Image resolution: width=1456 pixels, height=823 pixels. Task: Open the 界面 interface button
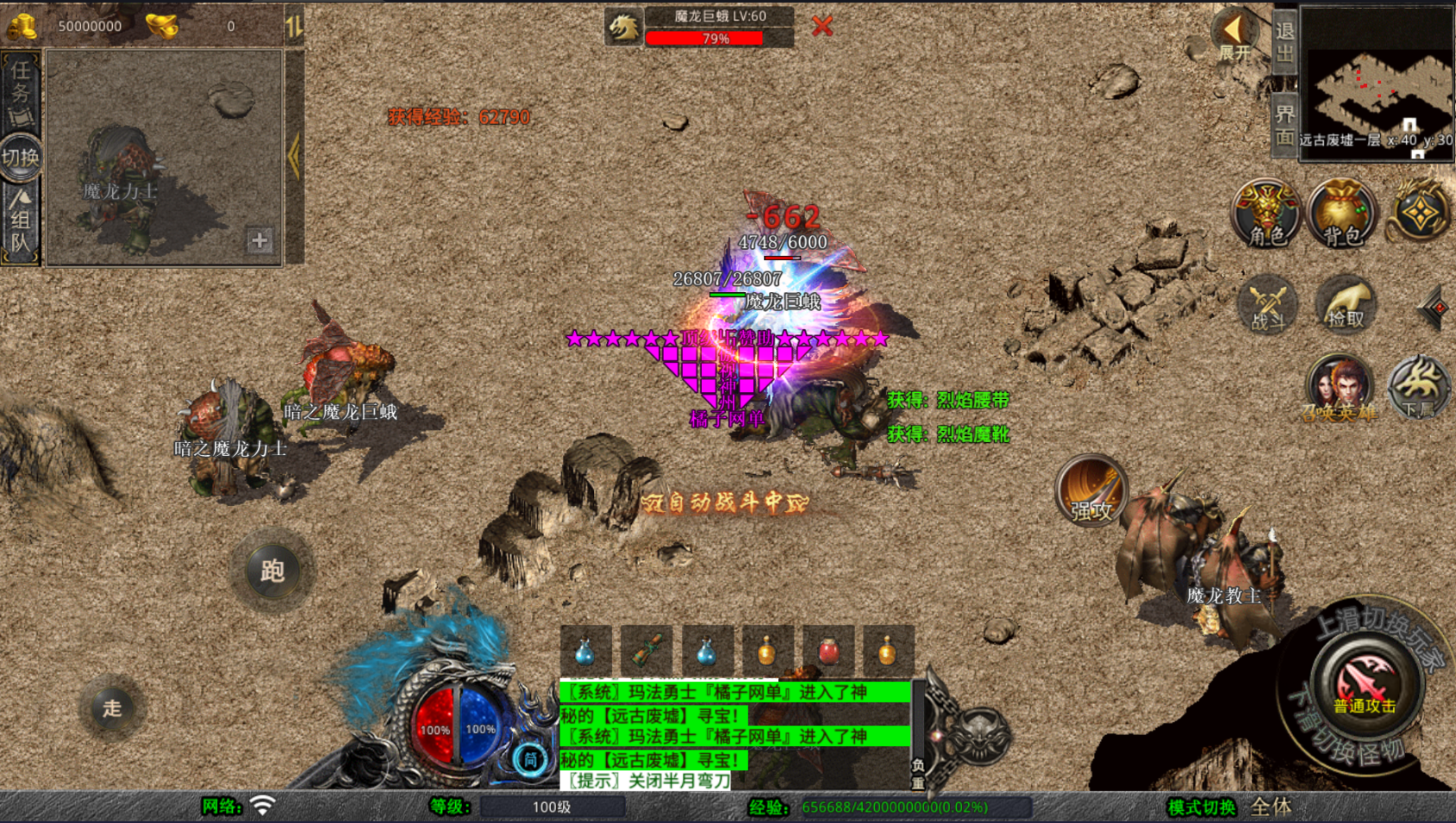1284,126
